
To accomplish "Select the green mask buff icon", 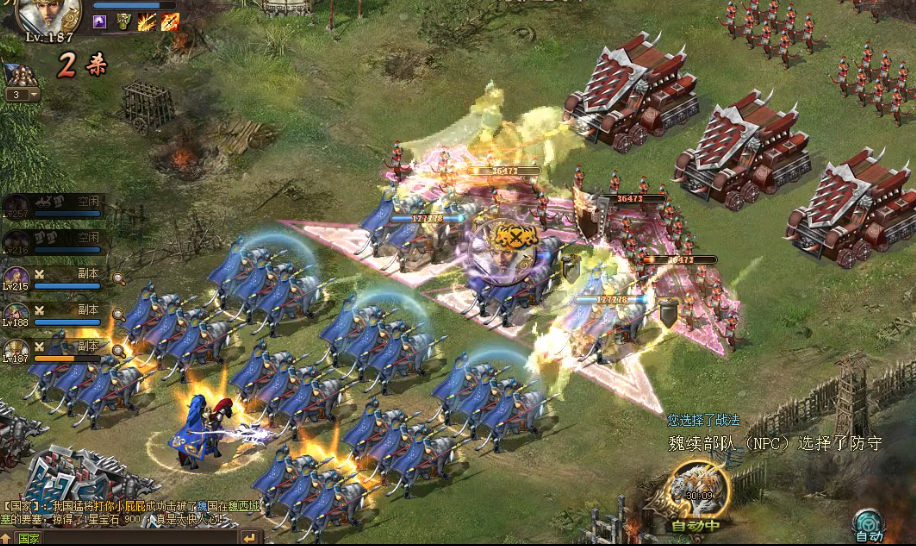I will (123, 20).
